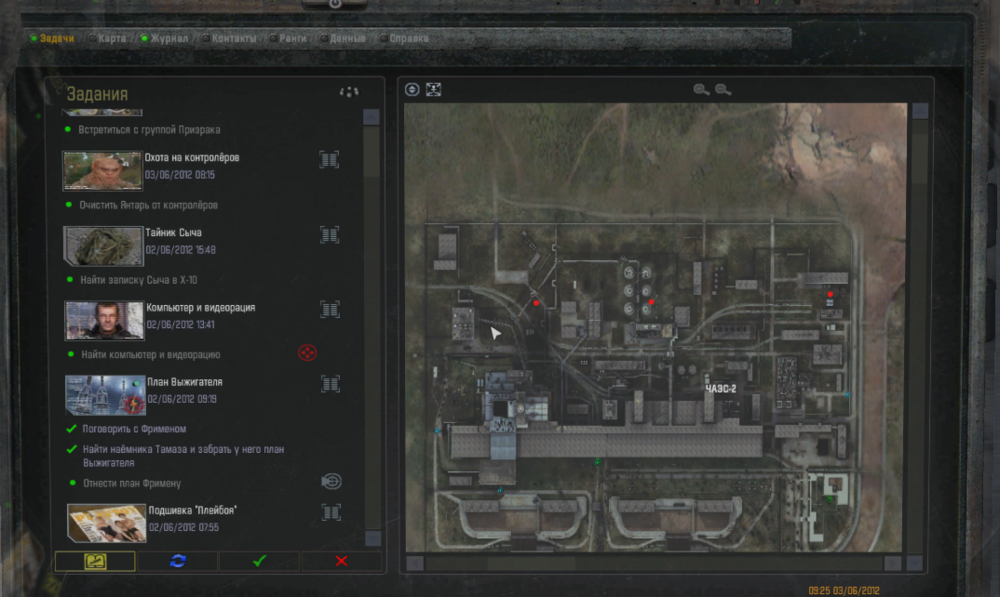The image size is (1000, 597).
Task: Open the Данные tab
Action: coord(347,39)
